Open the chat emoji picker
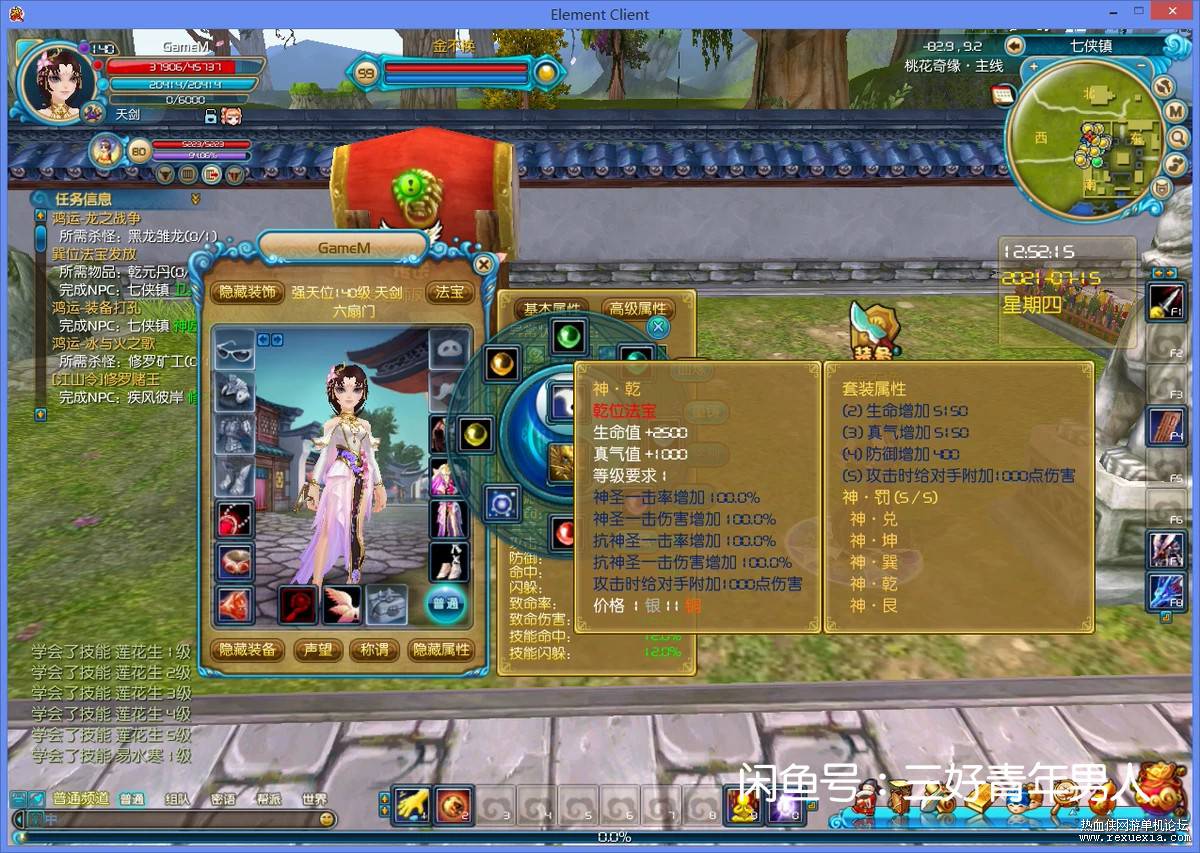 (326, 819)
